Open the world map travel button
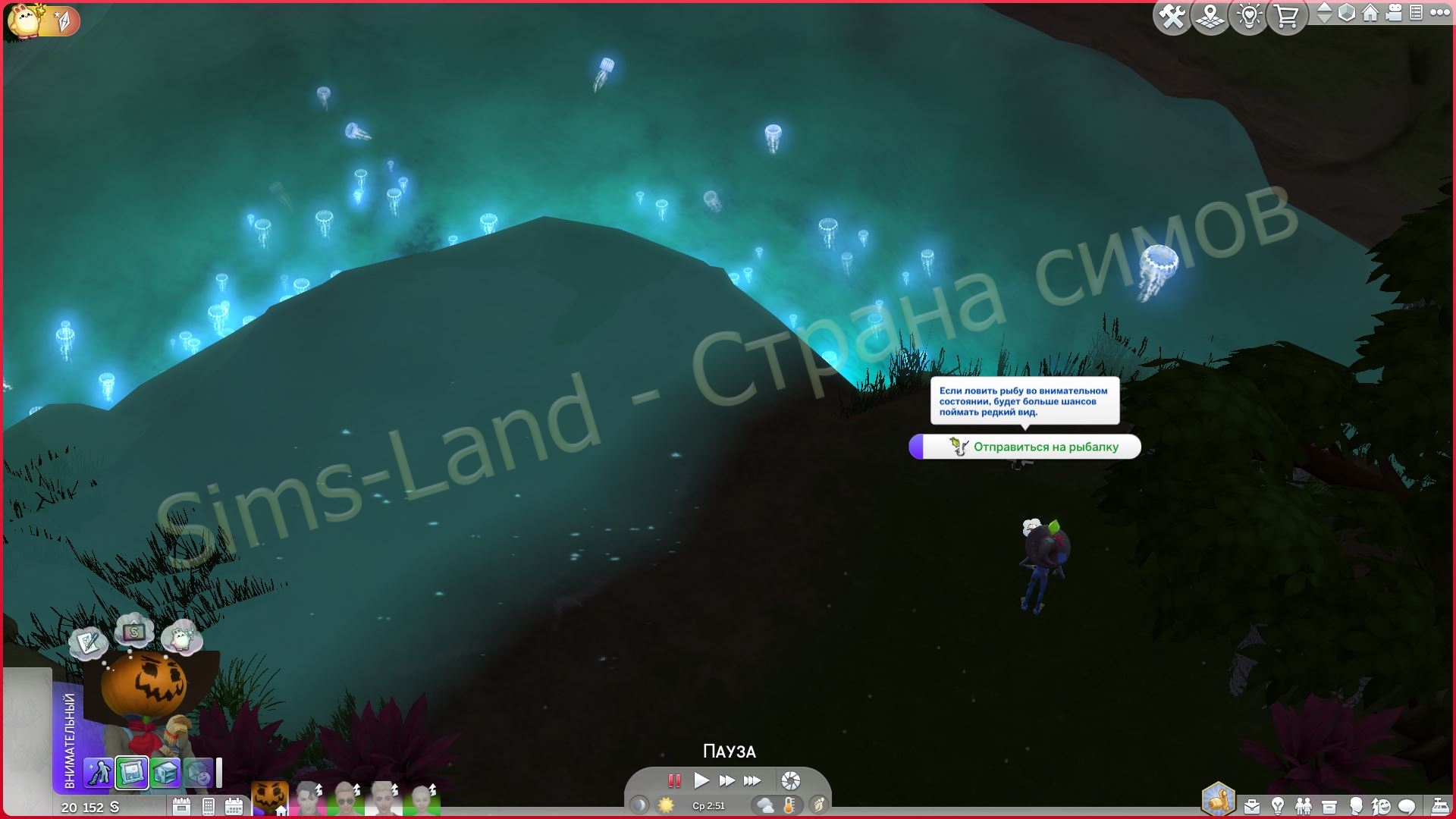This screenshot has width=1456, height=819. (1210, 16)
